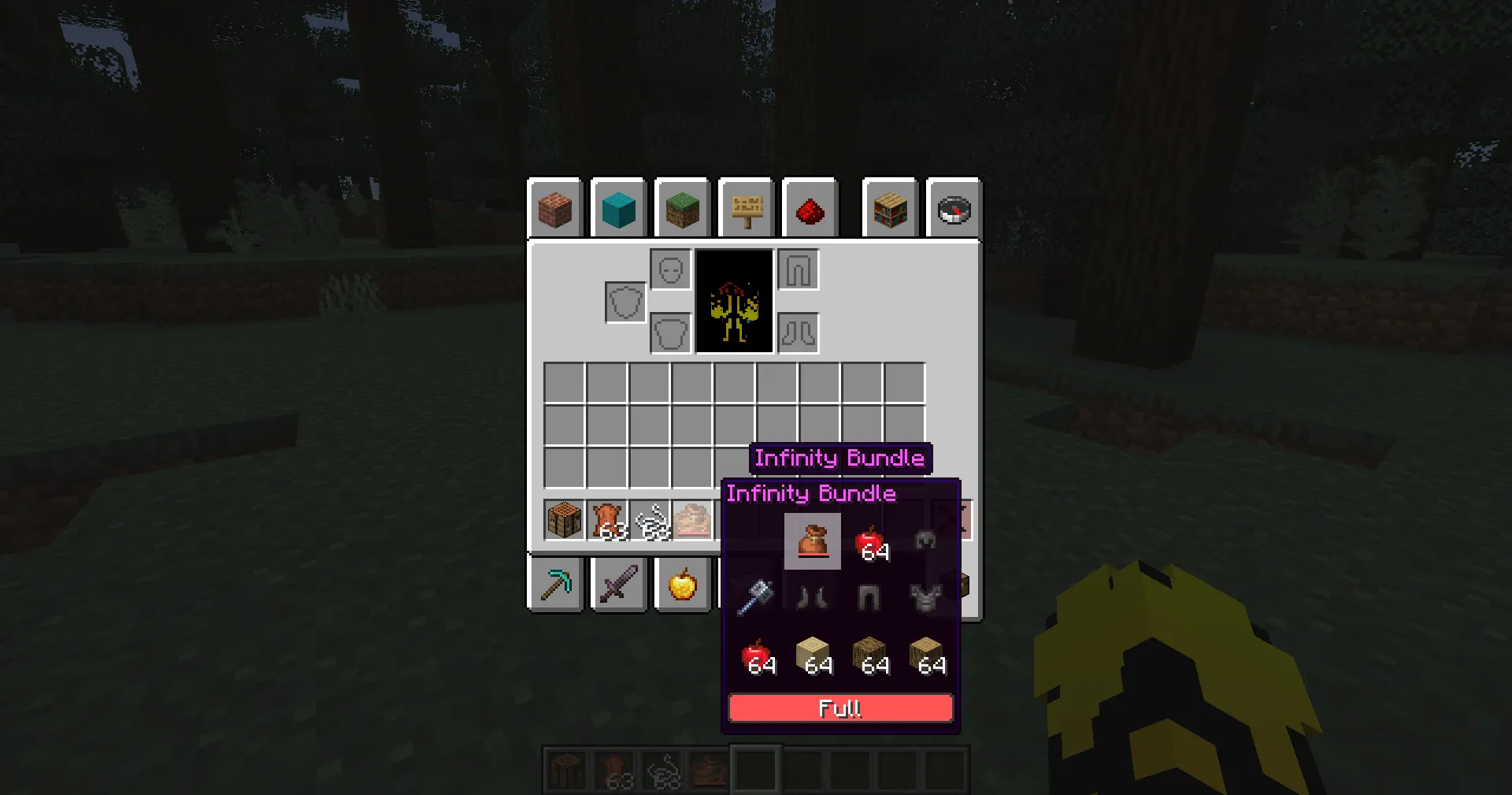Click the empty leggings armor slot

coord(799,268)
